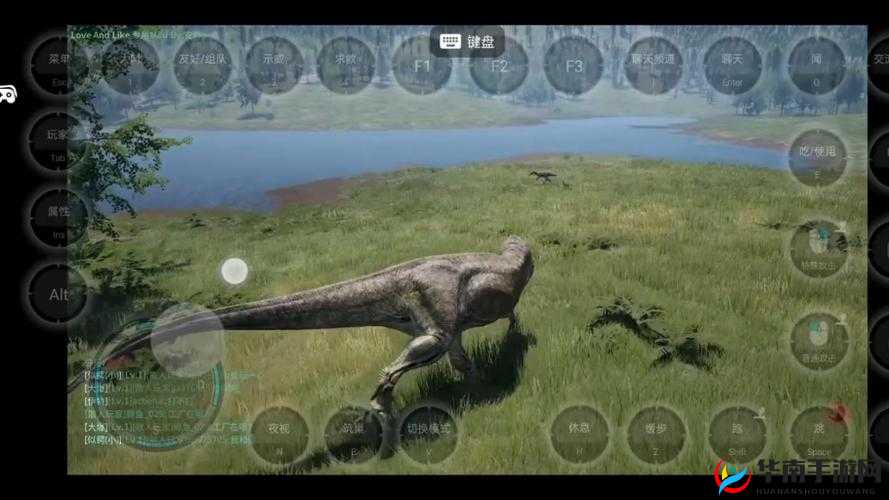Image resolution: width=889 pixels, height=500 pixels.
Task: Activate the 示威 button
Action: [274, 64]
